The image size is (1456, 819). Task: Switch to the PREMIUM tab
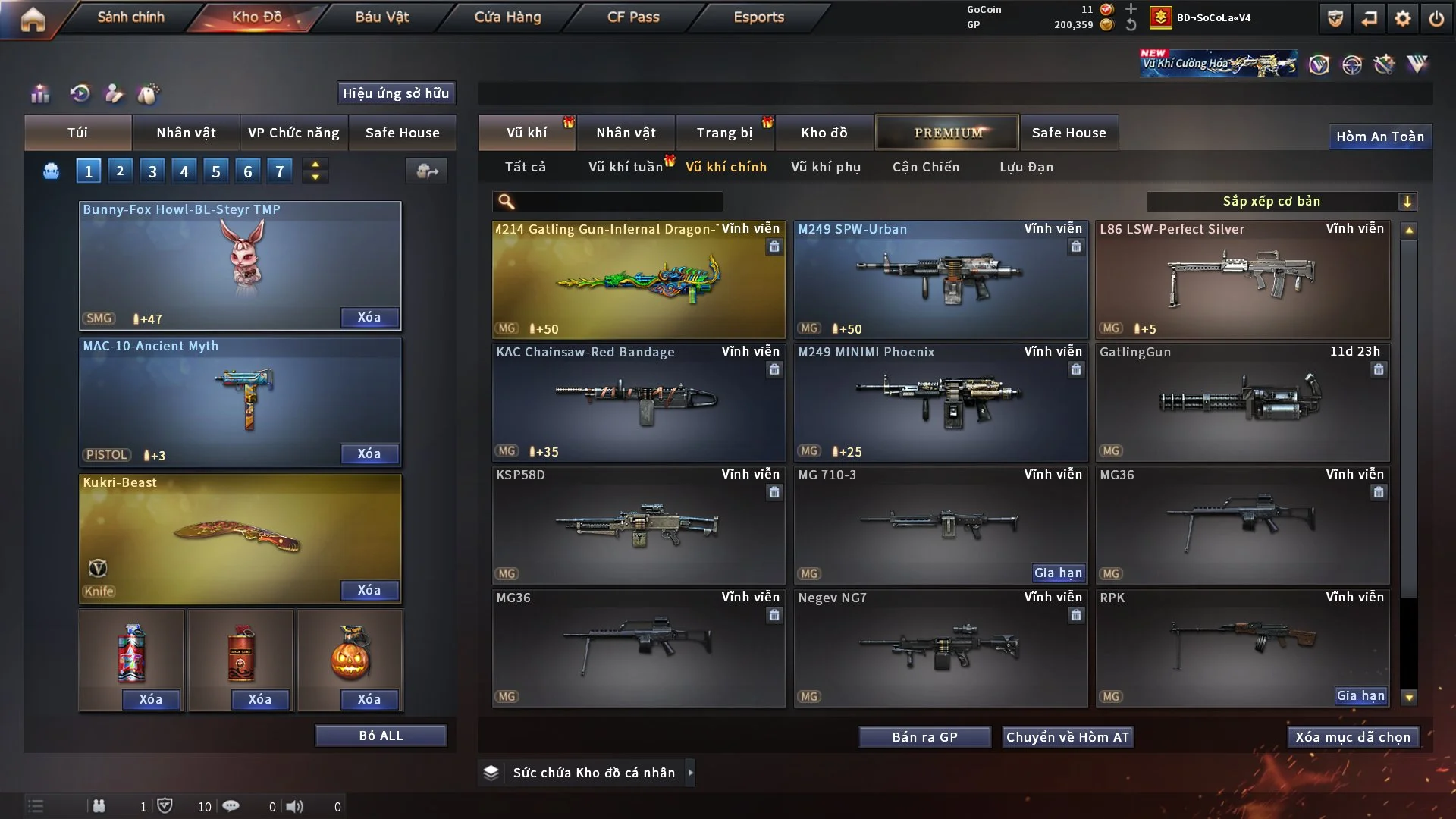[947, 133]
